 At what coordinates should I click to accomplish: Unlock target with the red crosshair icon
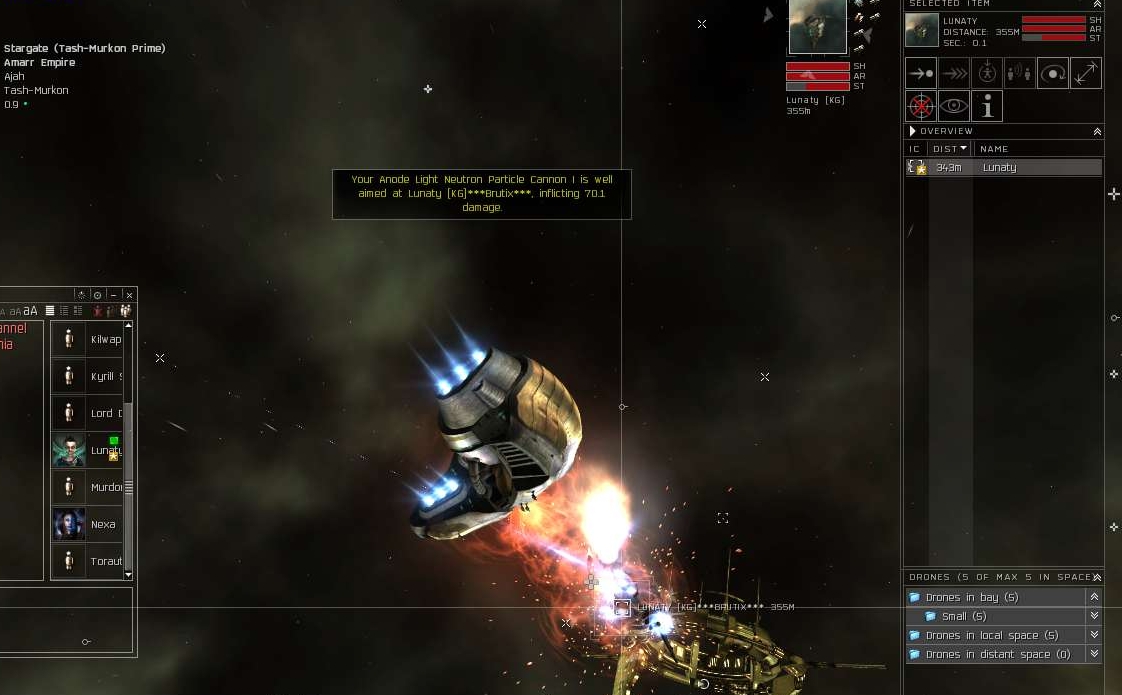(921, 106)
